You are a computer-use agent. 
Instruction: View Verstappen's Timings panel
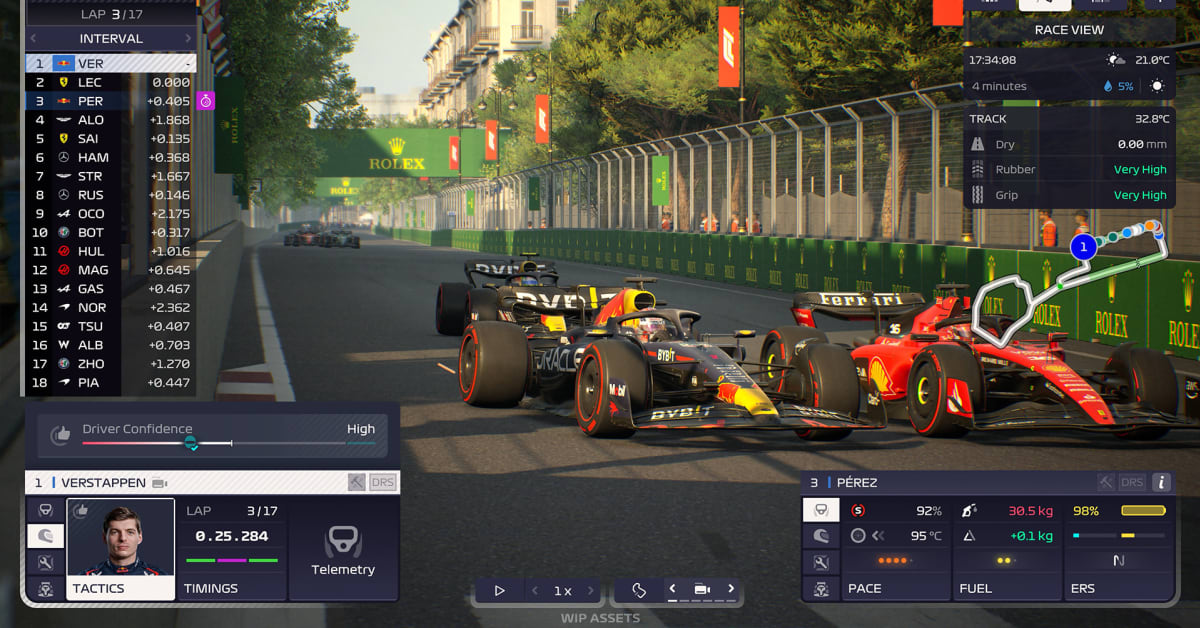232,550
